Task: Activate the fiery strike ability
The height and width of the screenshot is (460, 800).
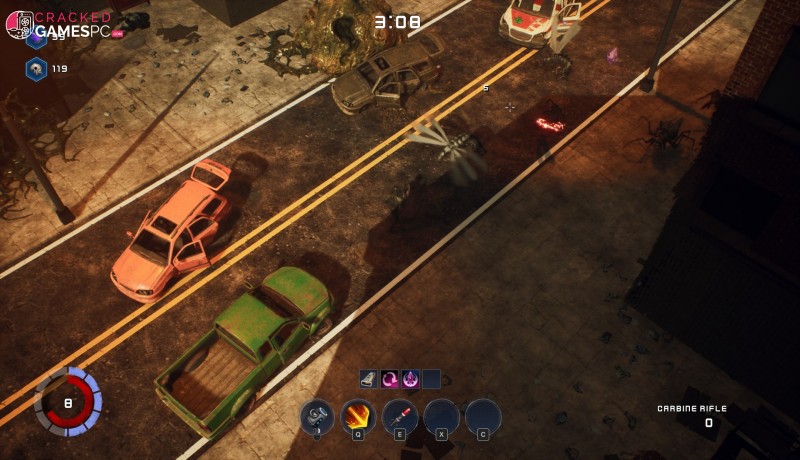Action: (358, 415)
